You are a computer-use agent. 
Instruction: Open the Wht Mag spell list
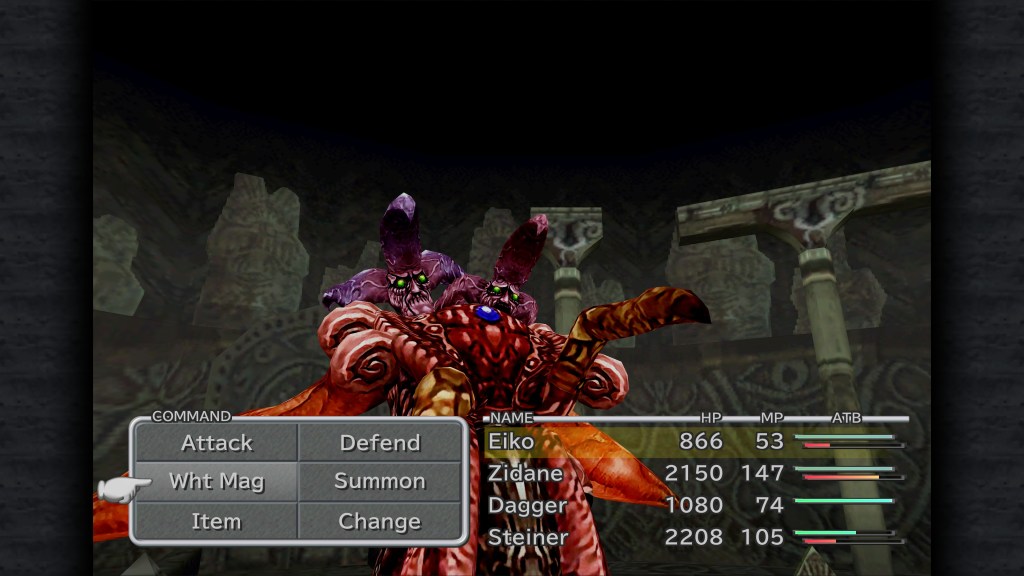pos(216,481)
